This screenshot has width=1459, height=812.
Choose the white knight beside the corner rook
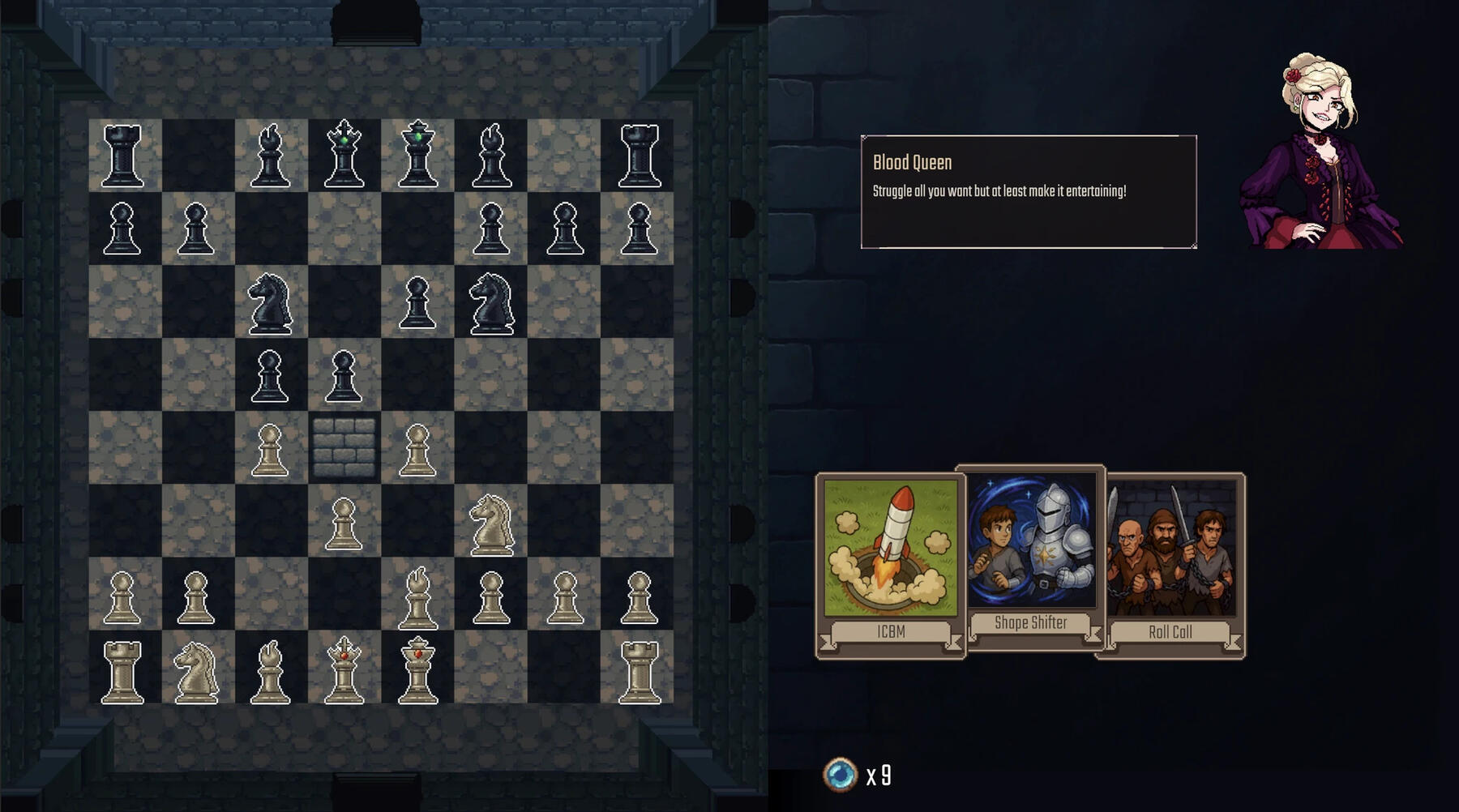pyautogui.click(x=196, y=671)
